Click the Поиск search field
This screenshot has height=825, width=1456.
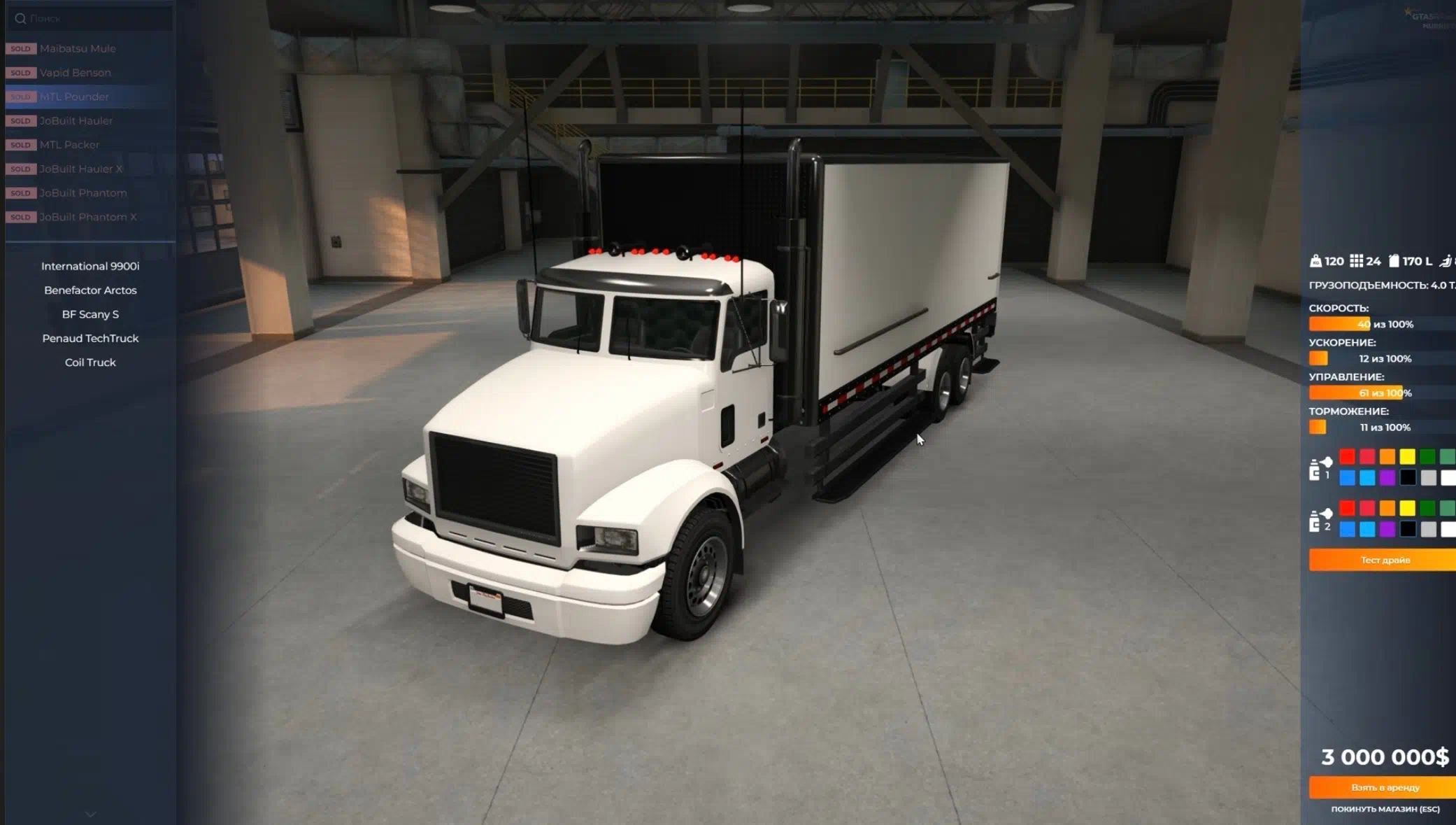91,18
